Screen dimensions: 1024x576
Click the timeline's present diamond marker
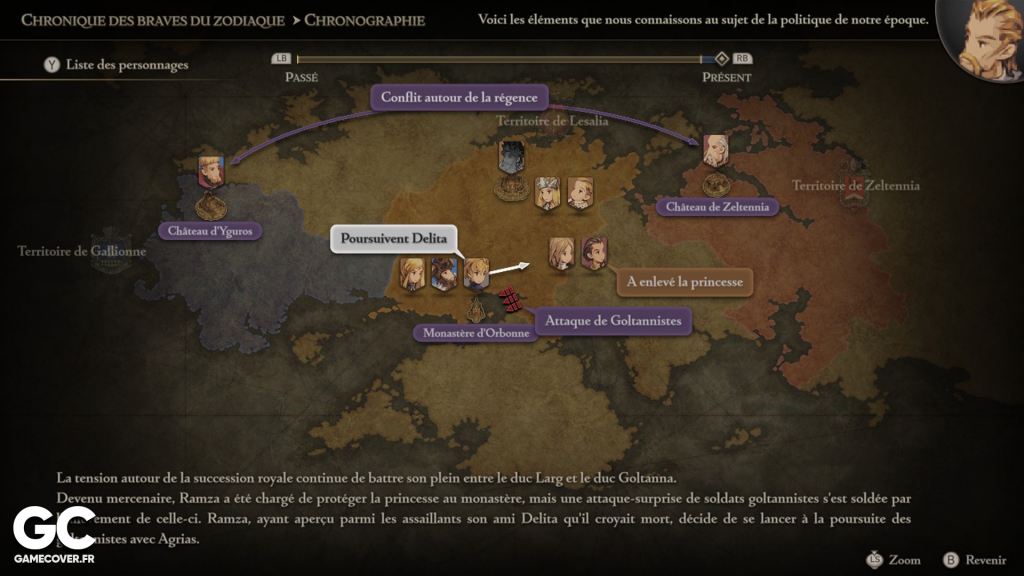point(722,59)
